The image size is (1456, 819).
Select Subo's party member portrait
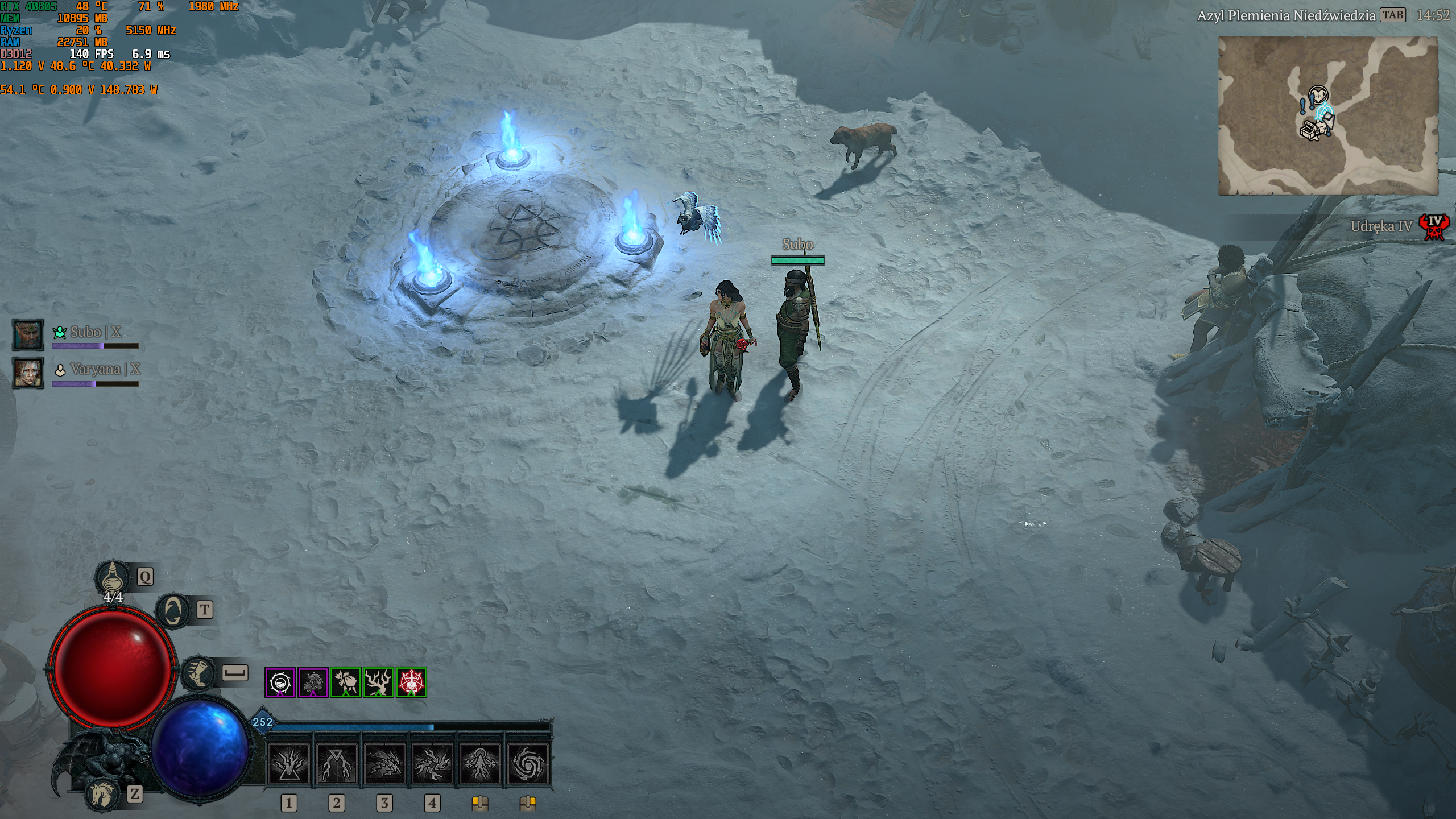[28, 335]
